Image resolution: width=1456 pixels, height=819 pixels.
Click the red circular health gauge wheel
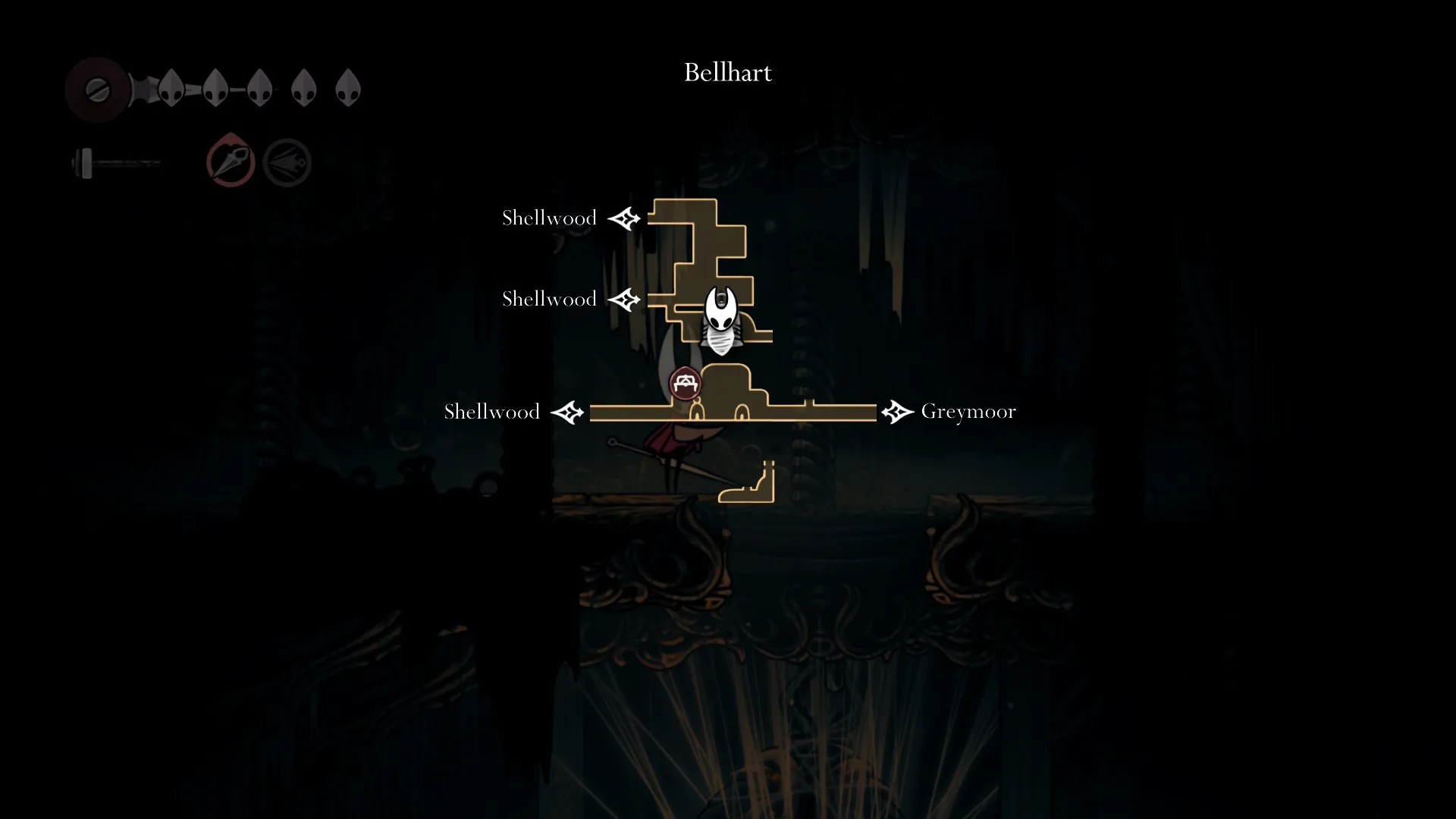[x=97, y=89]
